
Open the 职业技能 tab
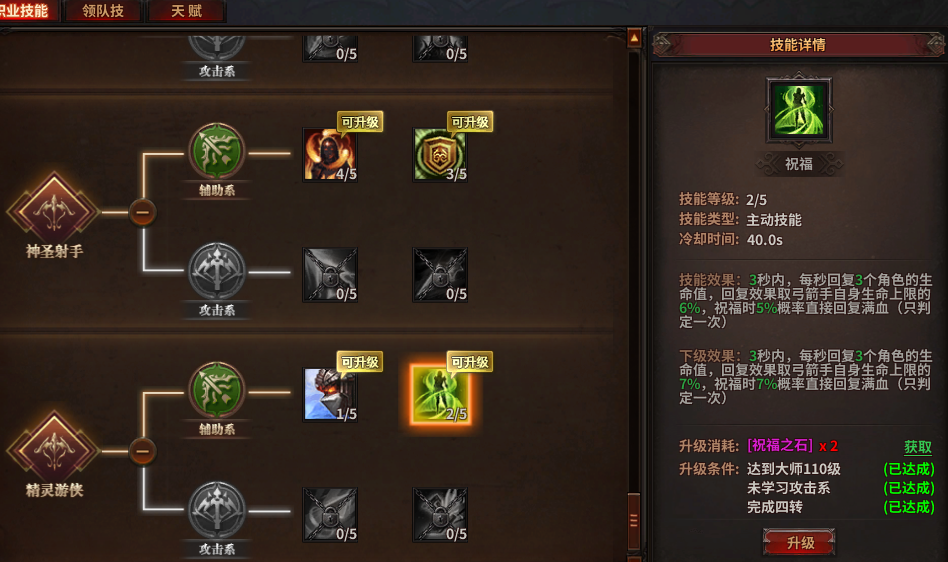tap(25, 11)
